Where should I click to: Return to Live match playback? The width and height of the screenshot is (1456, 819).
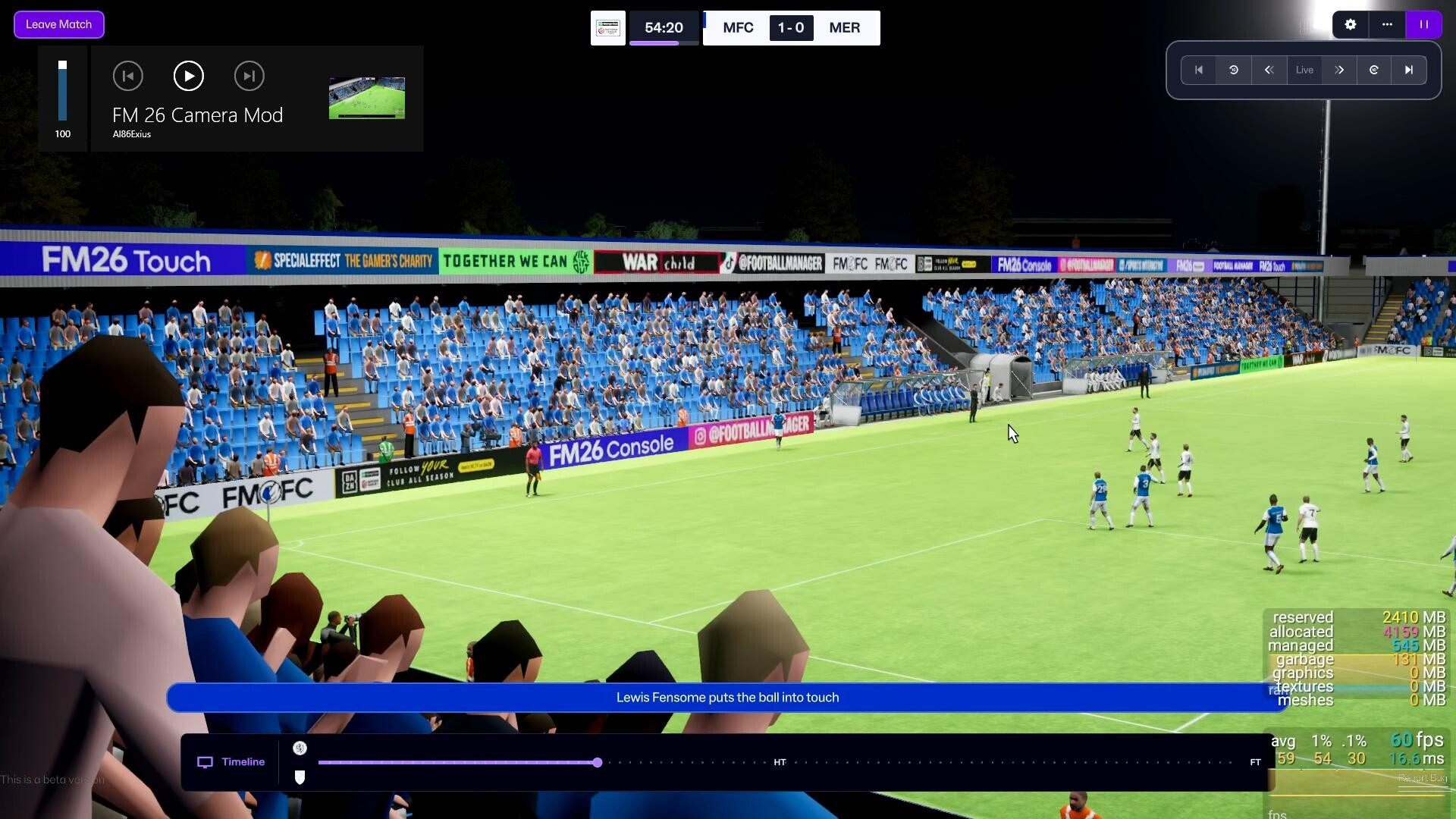point(1304,70)
